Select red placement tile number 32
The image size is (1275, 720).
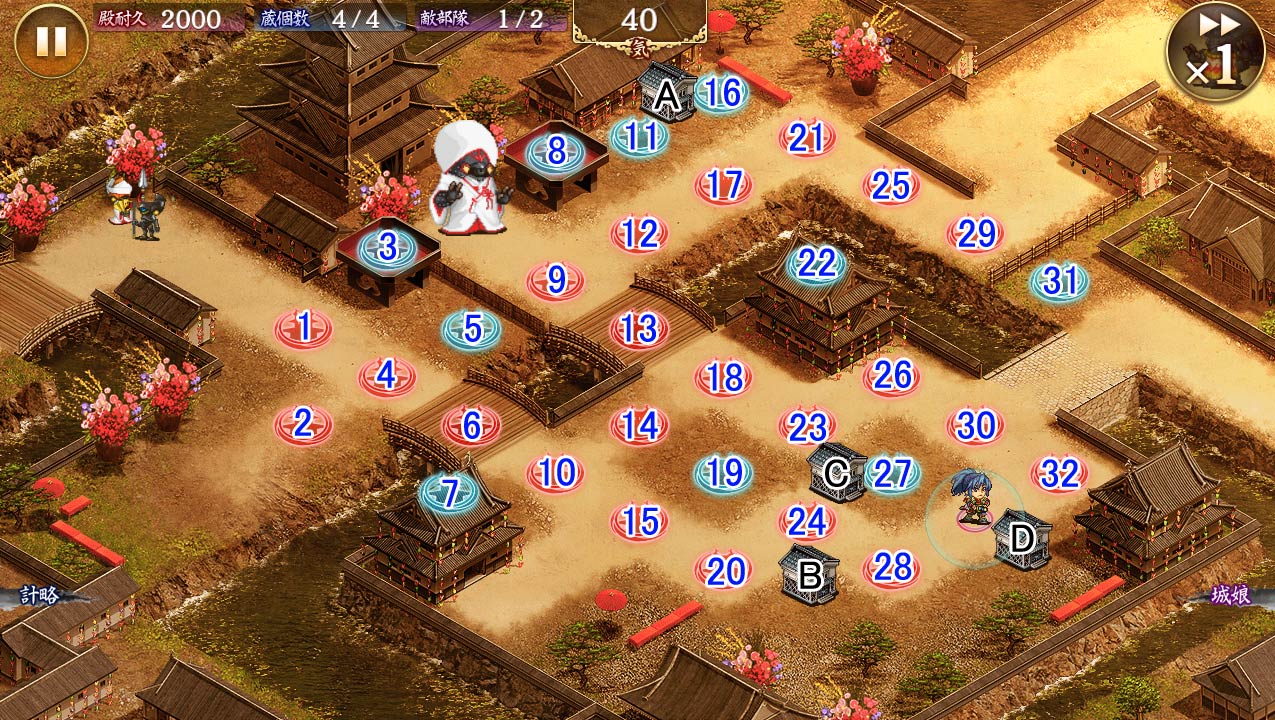(x=1059, y=473)
